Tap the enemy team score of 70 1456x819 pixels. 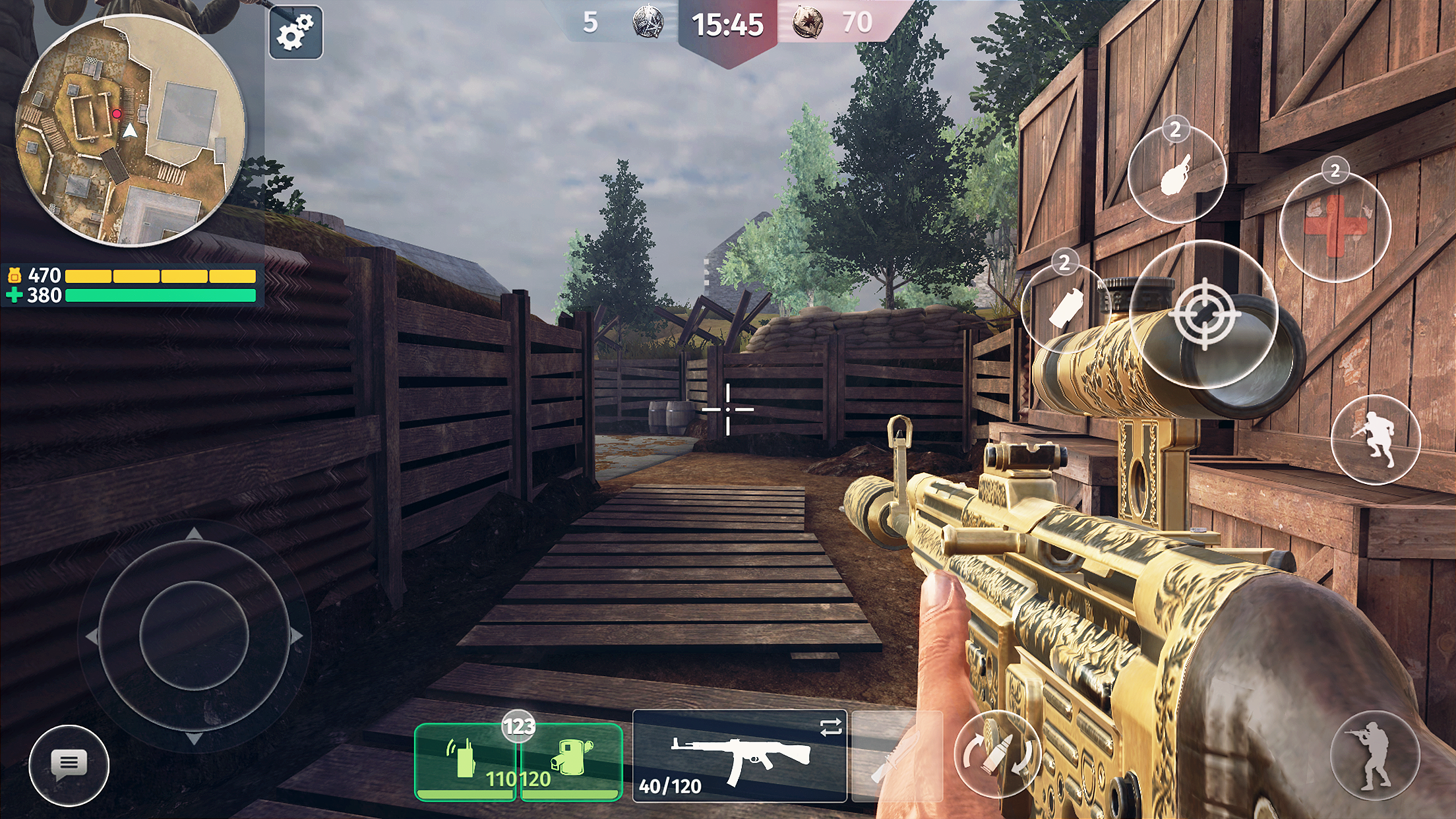point(857,20)
